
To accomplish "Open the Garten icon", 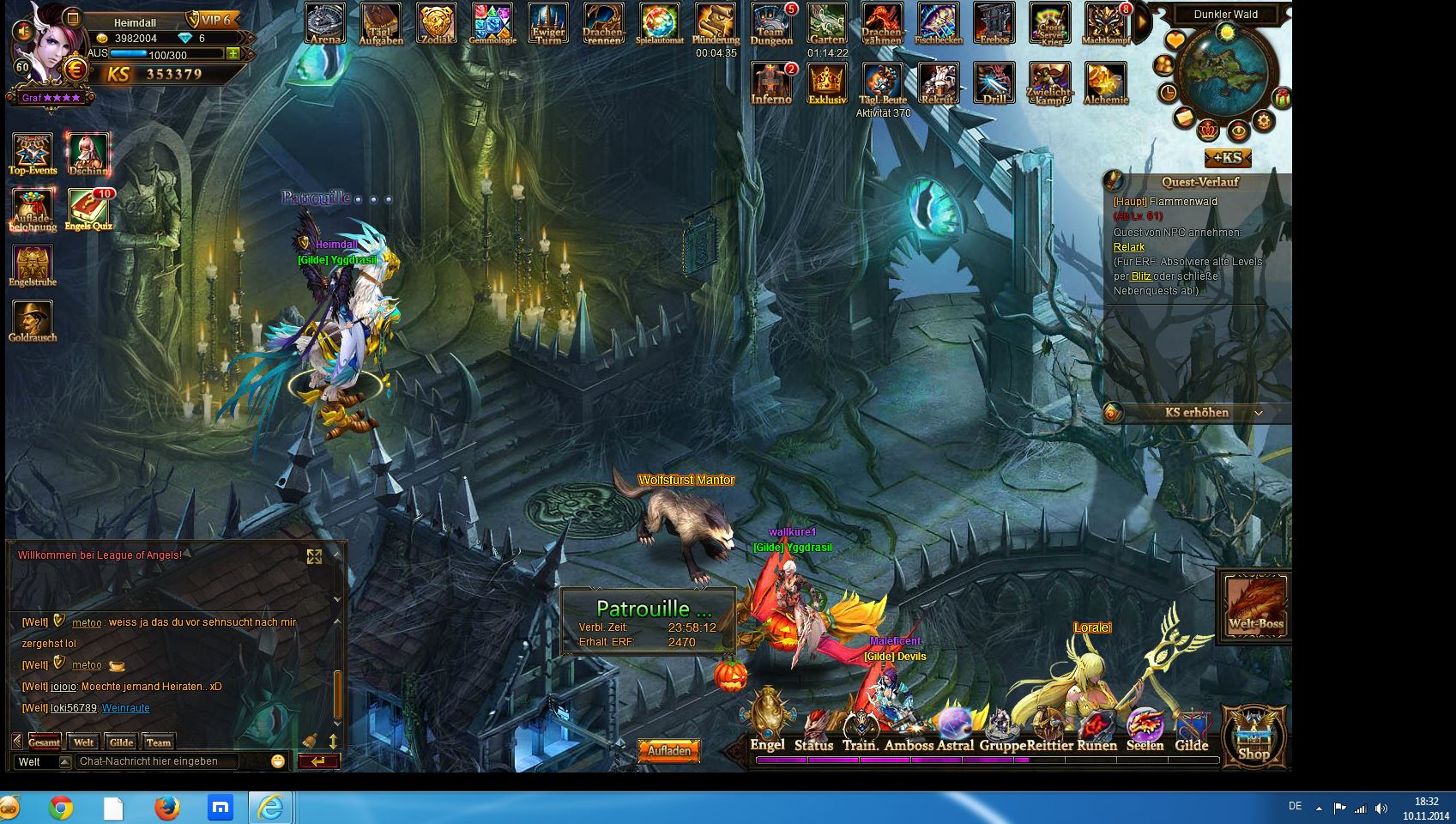I will point(827,24).
